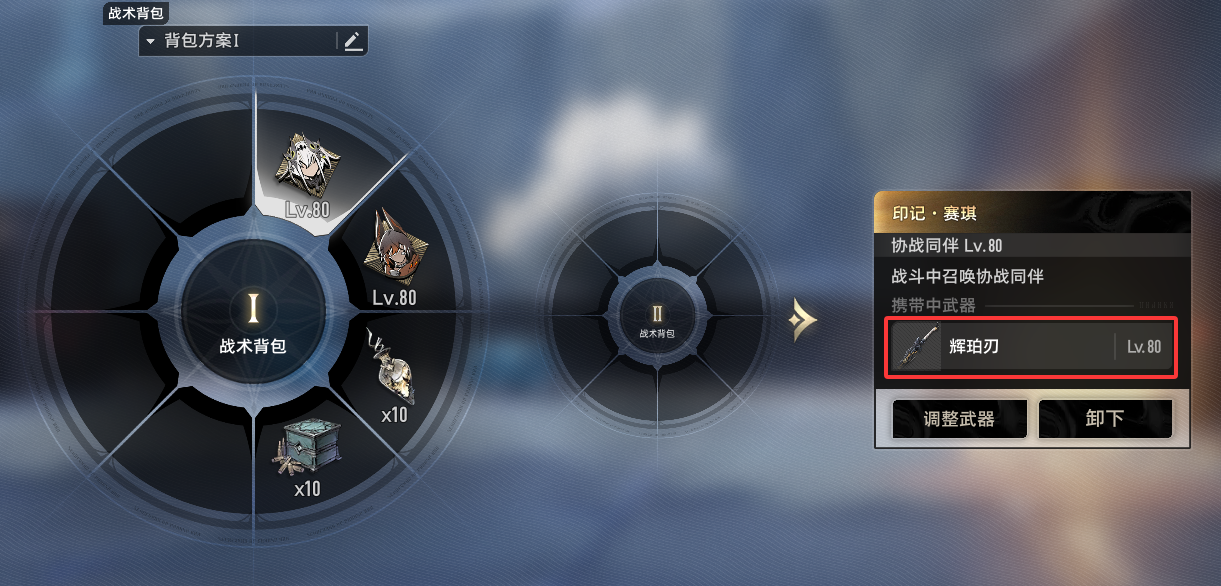Switch to tactical backpack II wheel
1221x586 pixels.
[x=657, y=320]
